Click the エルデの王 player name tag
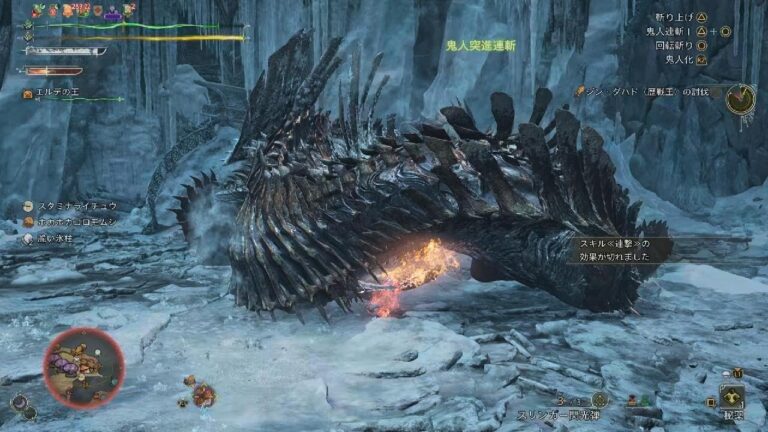This screenshot has width=768, height=432. coord(56,93)
